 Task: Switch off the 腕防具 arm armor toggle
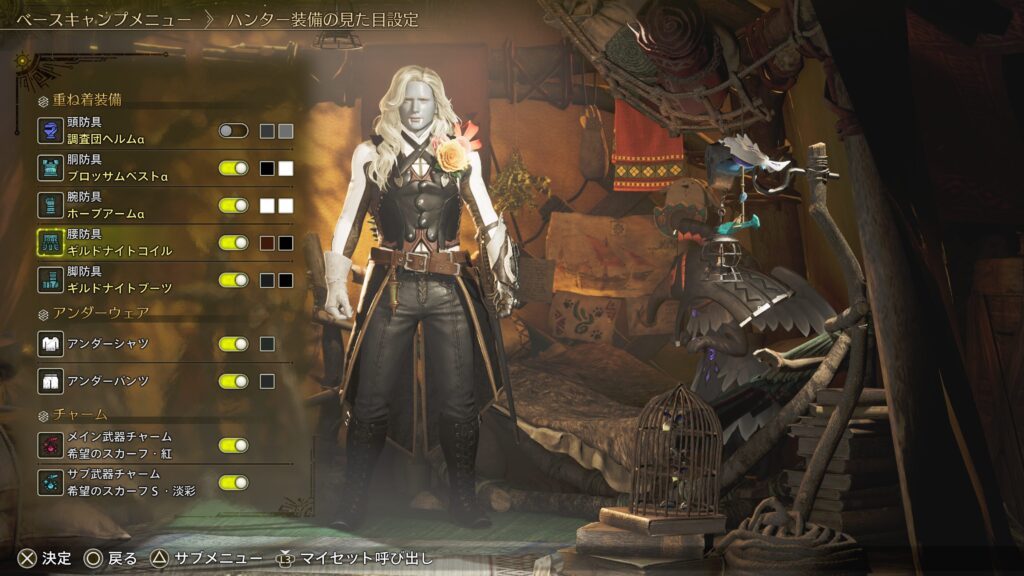pyautogui.click(x=233, y=205)
